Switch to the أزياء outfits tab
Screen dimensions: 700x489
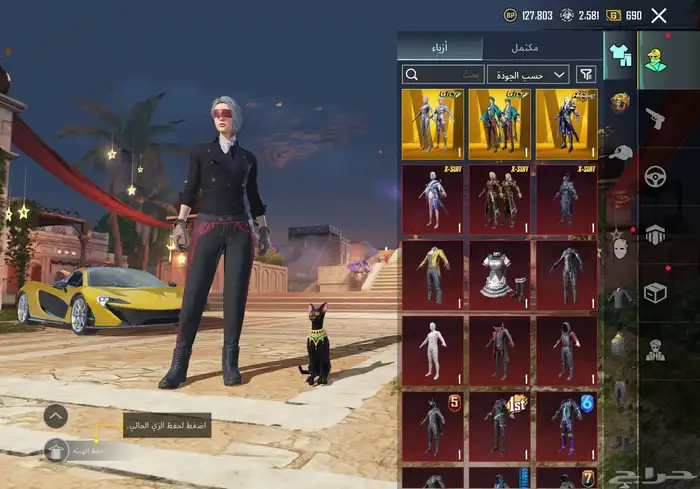click(440, 48)
